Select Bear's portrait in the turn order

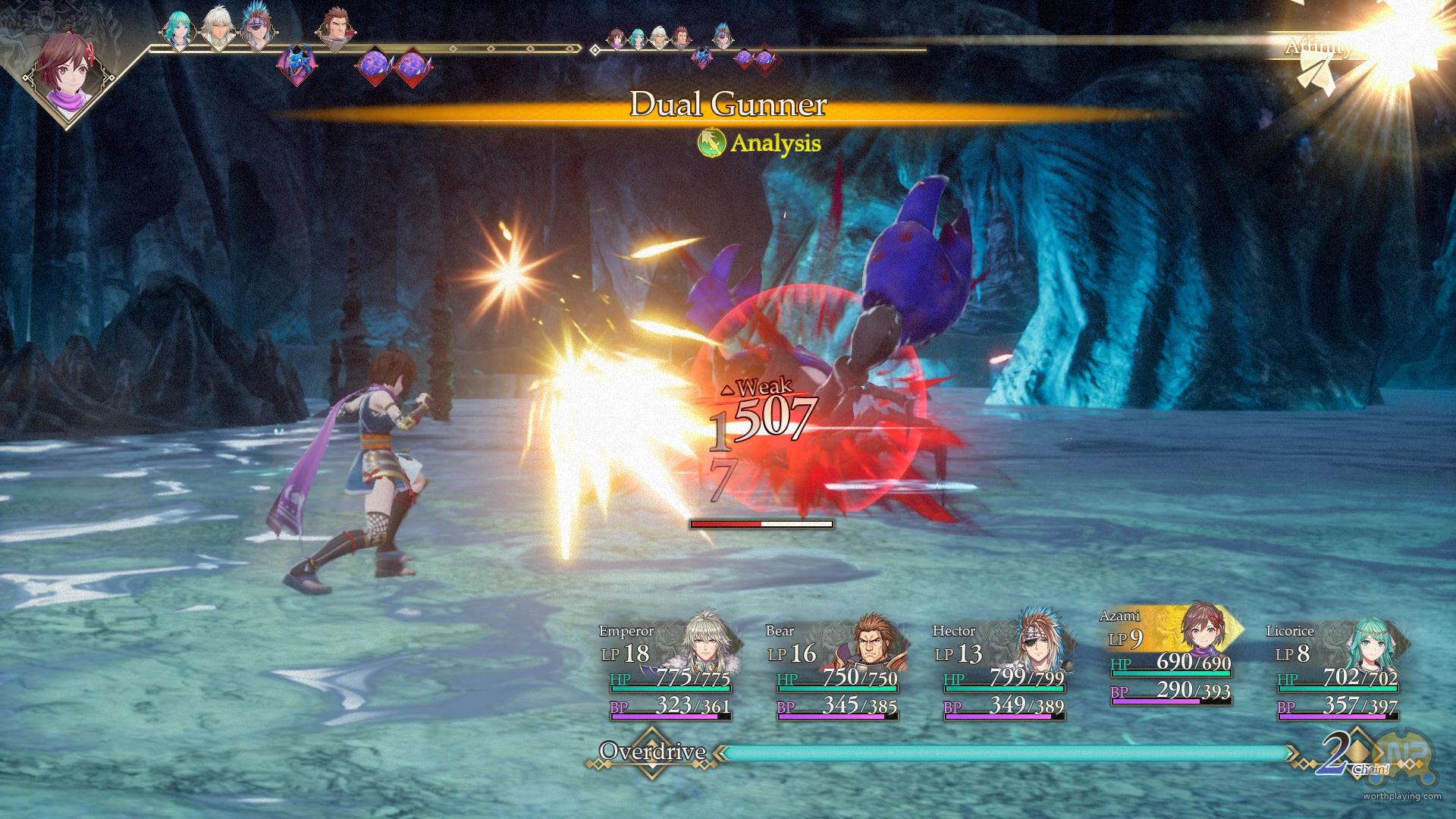[334, 30]
